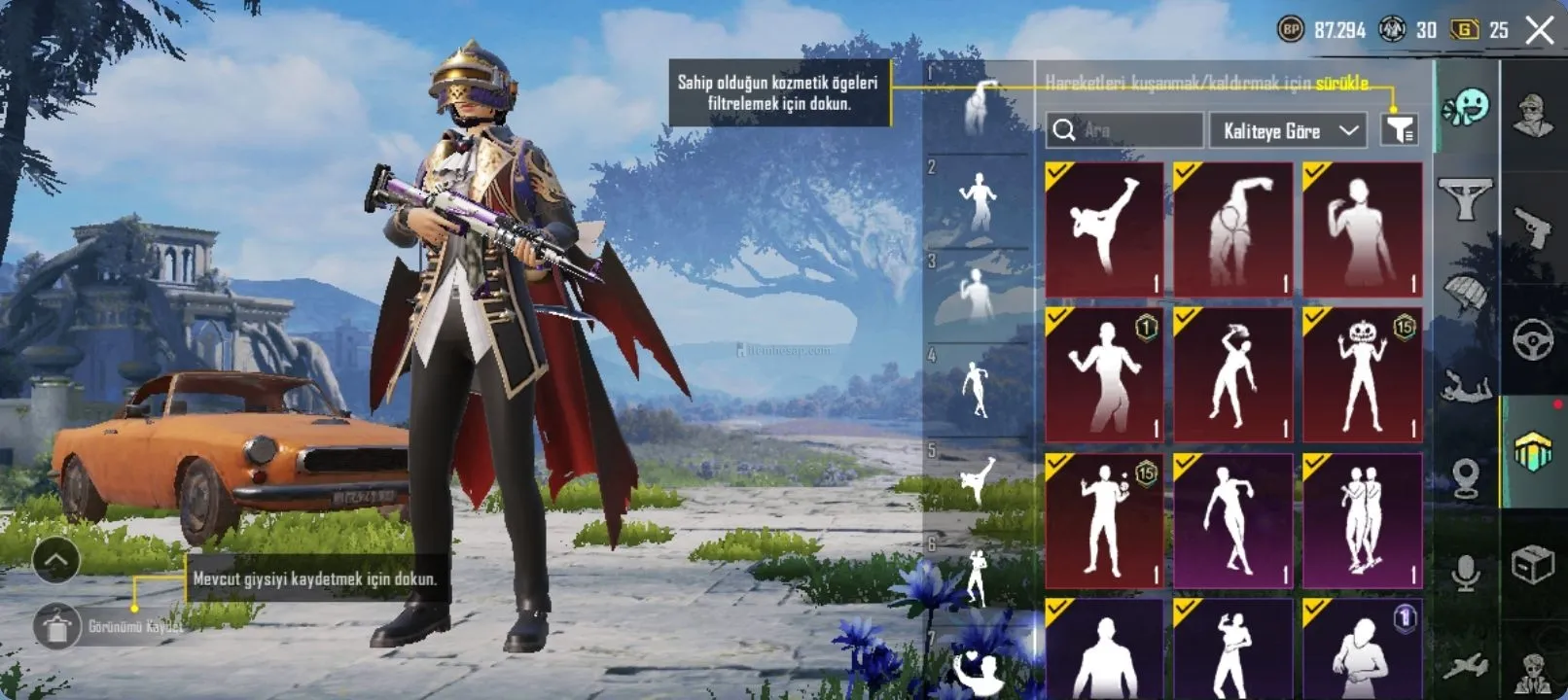Open the cardboard box crate tab
Screen dimensions: 1568x700
pos(1533,564)
